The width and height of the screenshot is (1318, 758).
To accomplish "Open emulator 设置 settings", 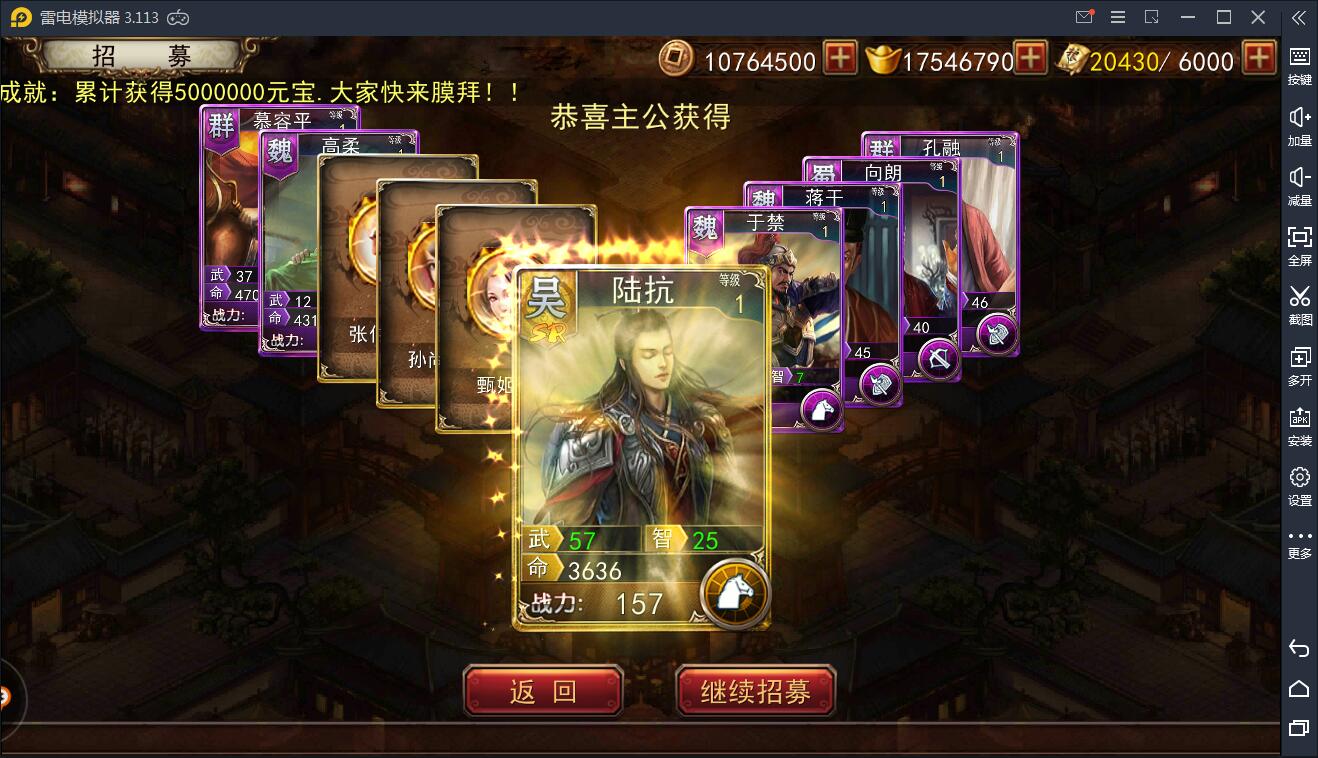I will pos(1299,485).
